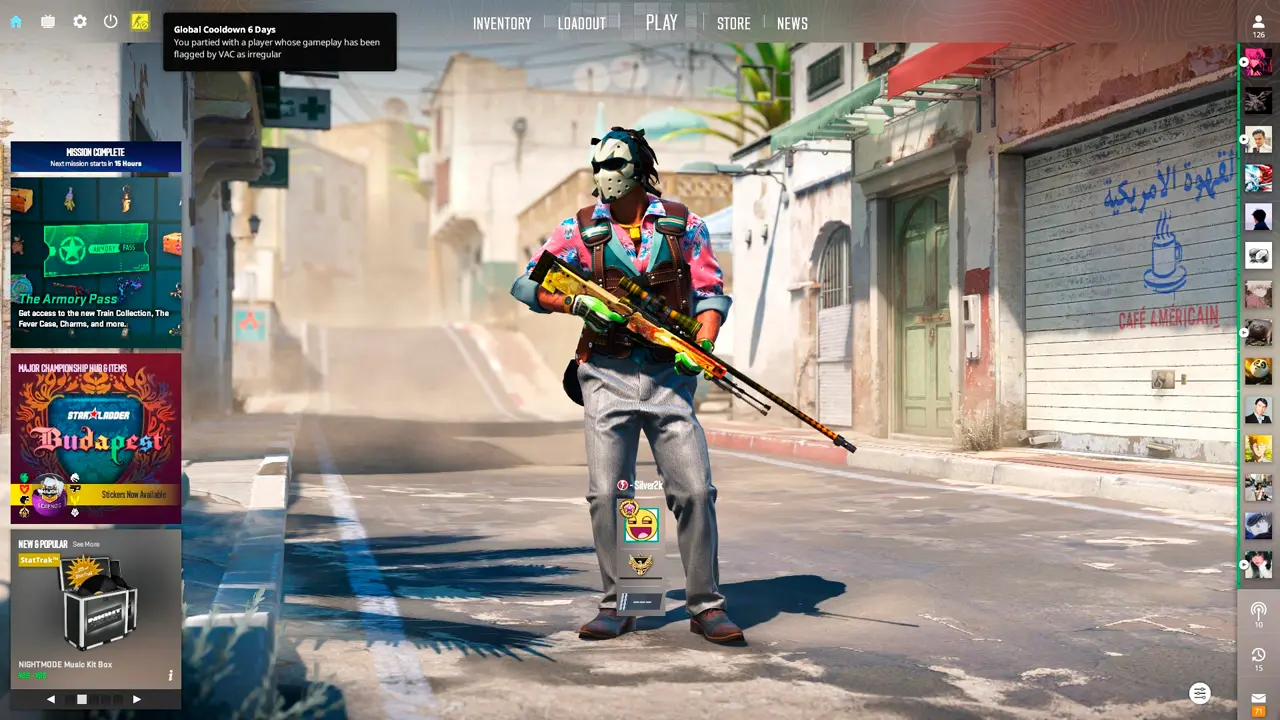View the News tab
Screen dimensions: 1280x720
coord(792,23)
